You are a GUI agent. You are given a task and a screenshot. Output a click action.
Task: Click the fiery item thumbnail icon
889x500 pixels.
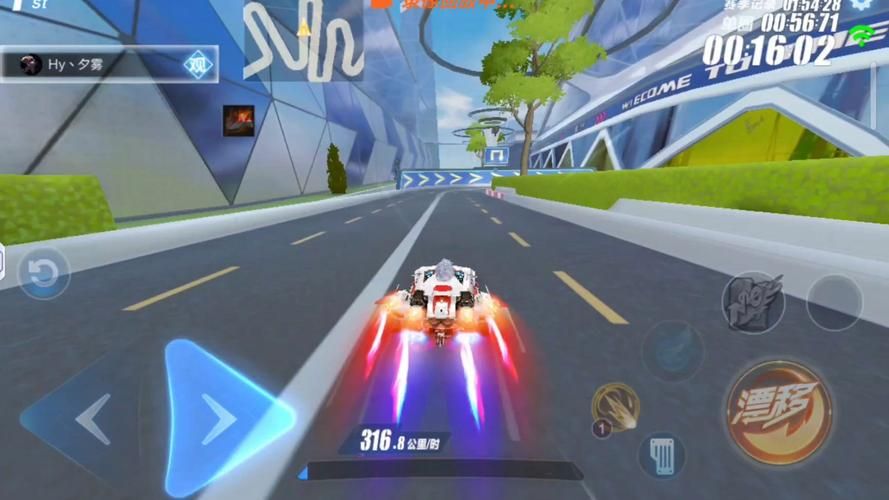coord(238,121)
